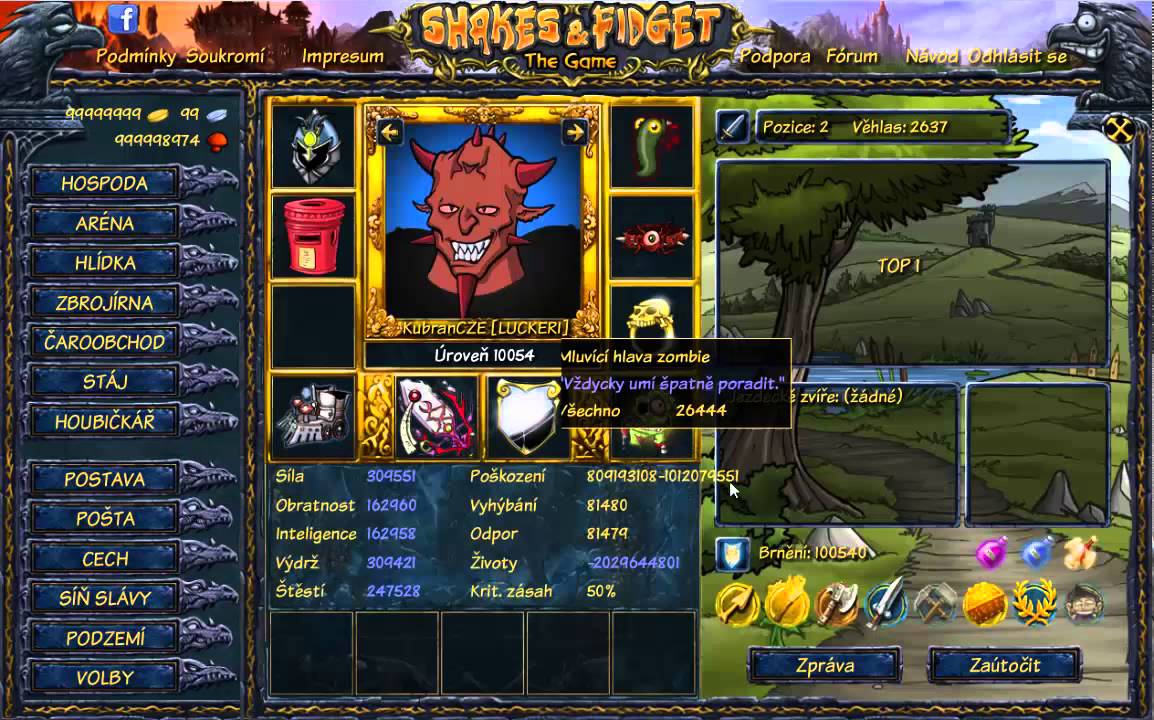Open the Houbičkář mushroom dealer
This screenshot has height=720, width=1154.
[x=104, y=421]
